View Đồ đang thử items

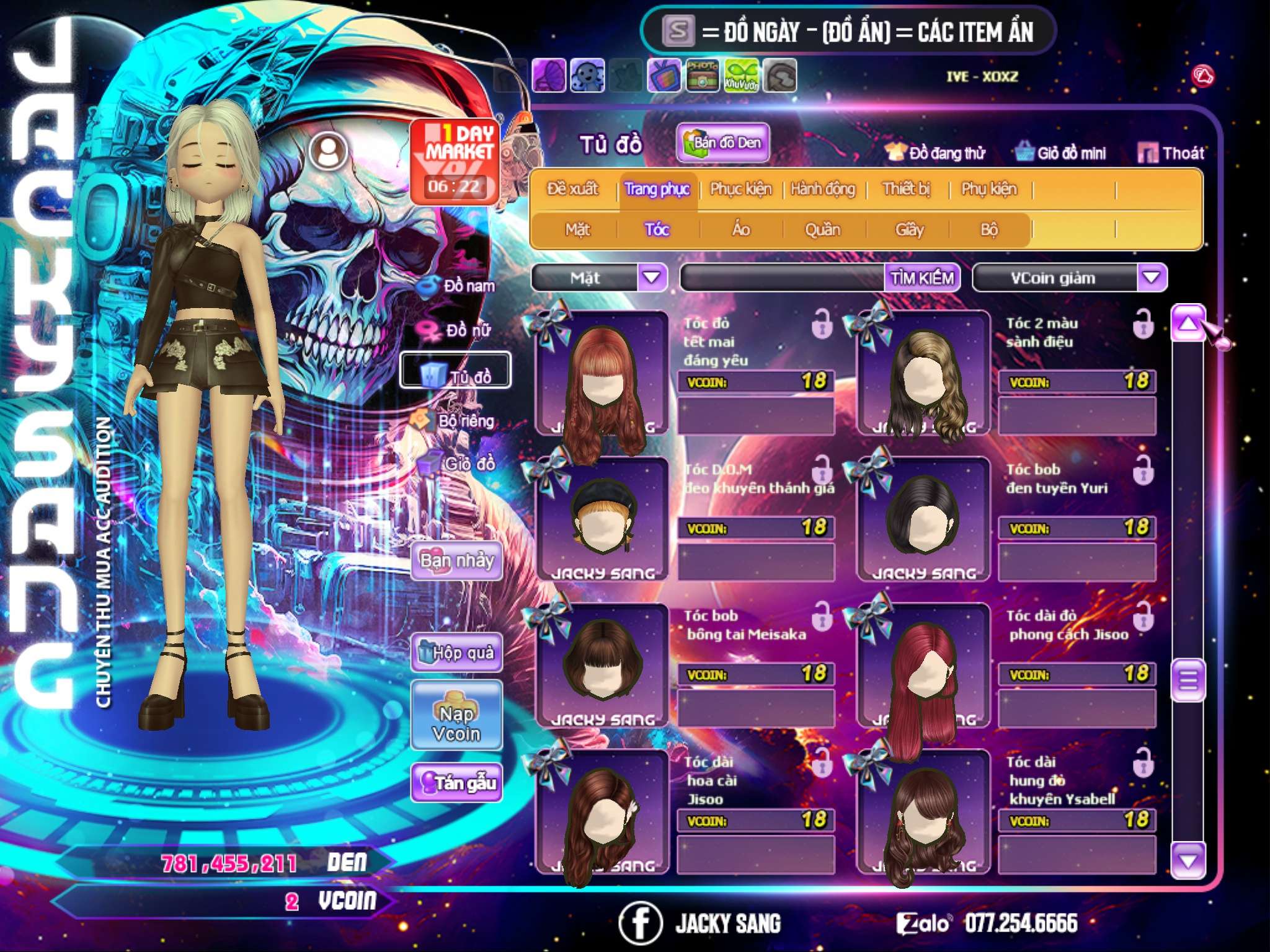(936, 153)
